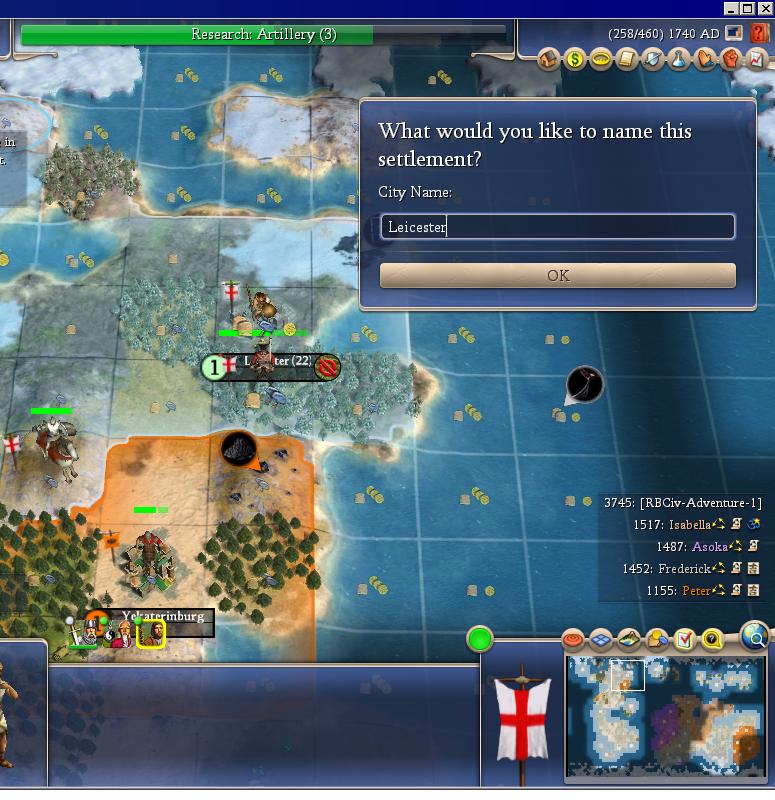
Task: Toggle the checklist scores display button
Action: [685, 639]
